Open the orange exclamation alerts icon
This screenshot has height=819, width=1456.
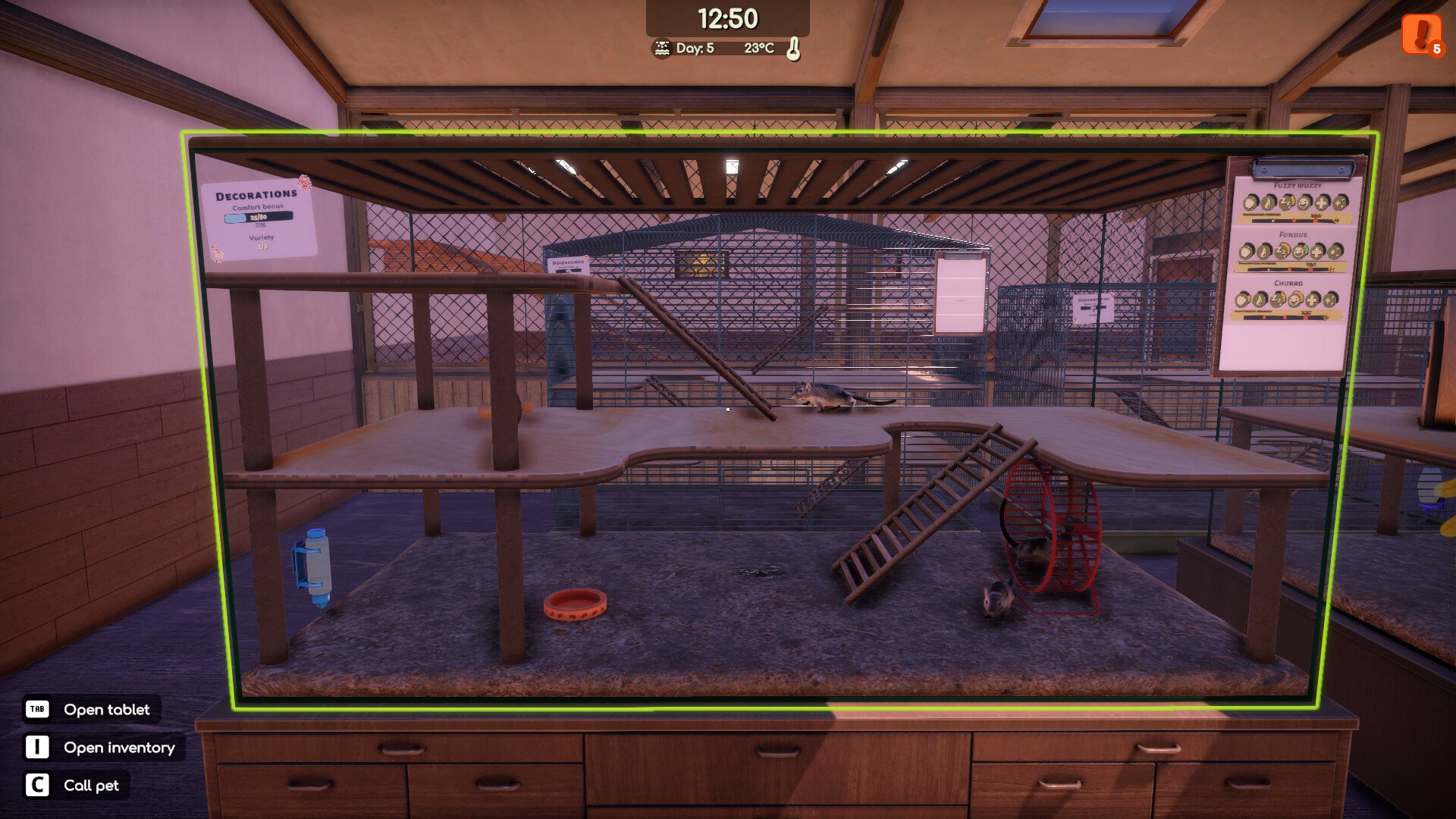1421,34
